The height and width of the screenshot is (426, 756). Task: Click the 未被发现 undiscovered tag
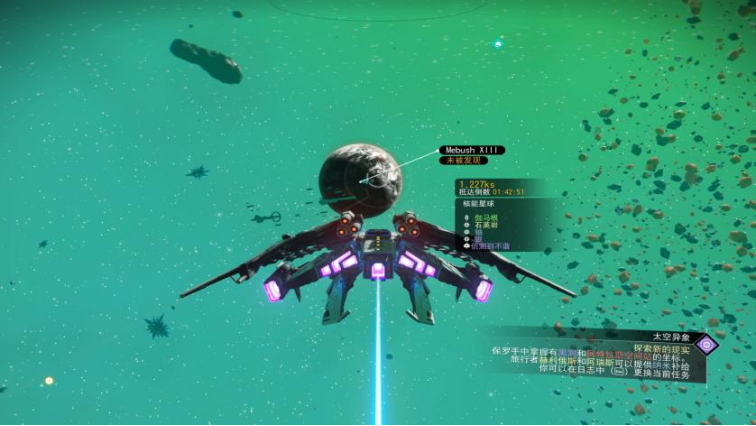pyautogui.click(x=462, y=160)
